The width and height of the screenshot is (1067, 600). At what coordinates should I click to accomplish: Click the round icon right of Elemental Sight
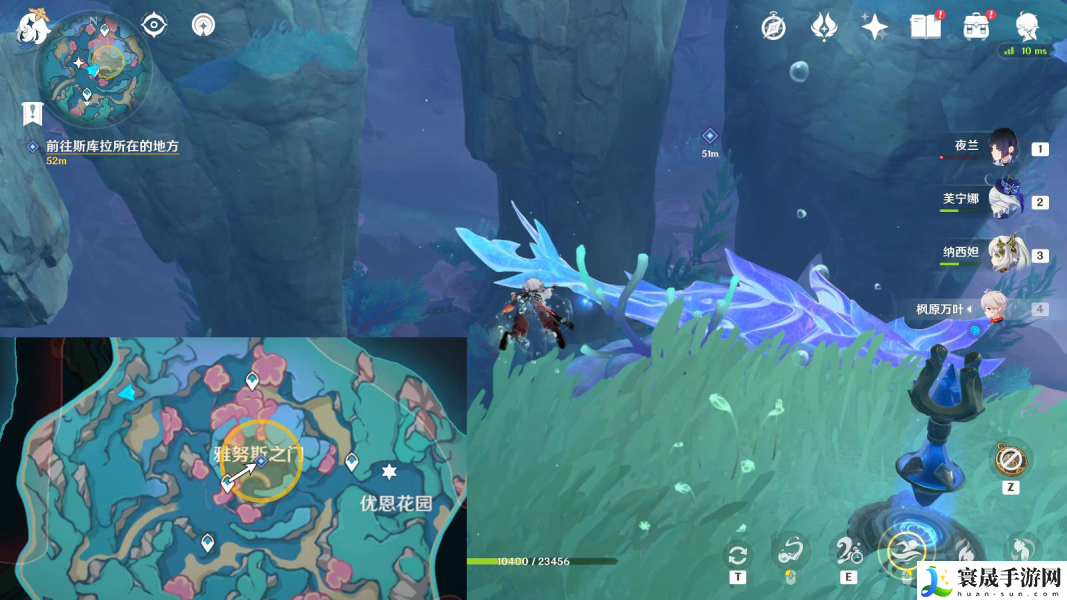[204, 25]
